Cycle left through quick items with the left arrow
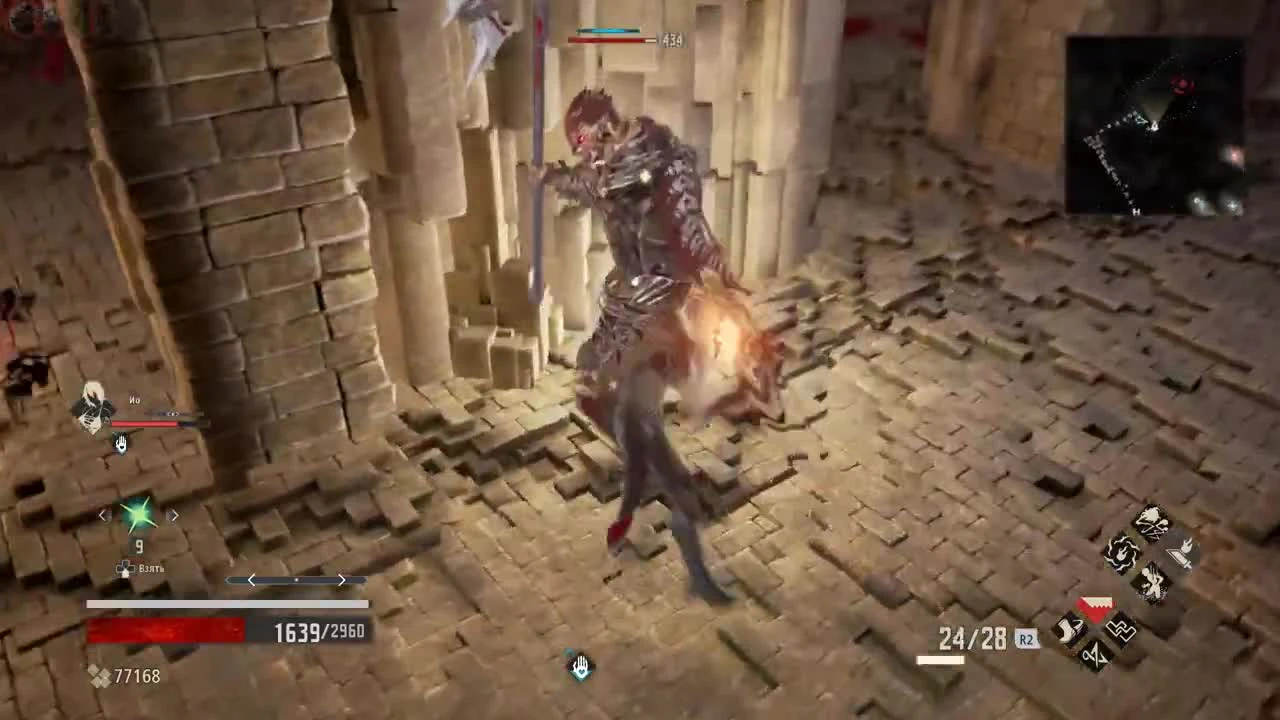The image size is (1280, 720). coord(102,514)
